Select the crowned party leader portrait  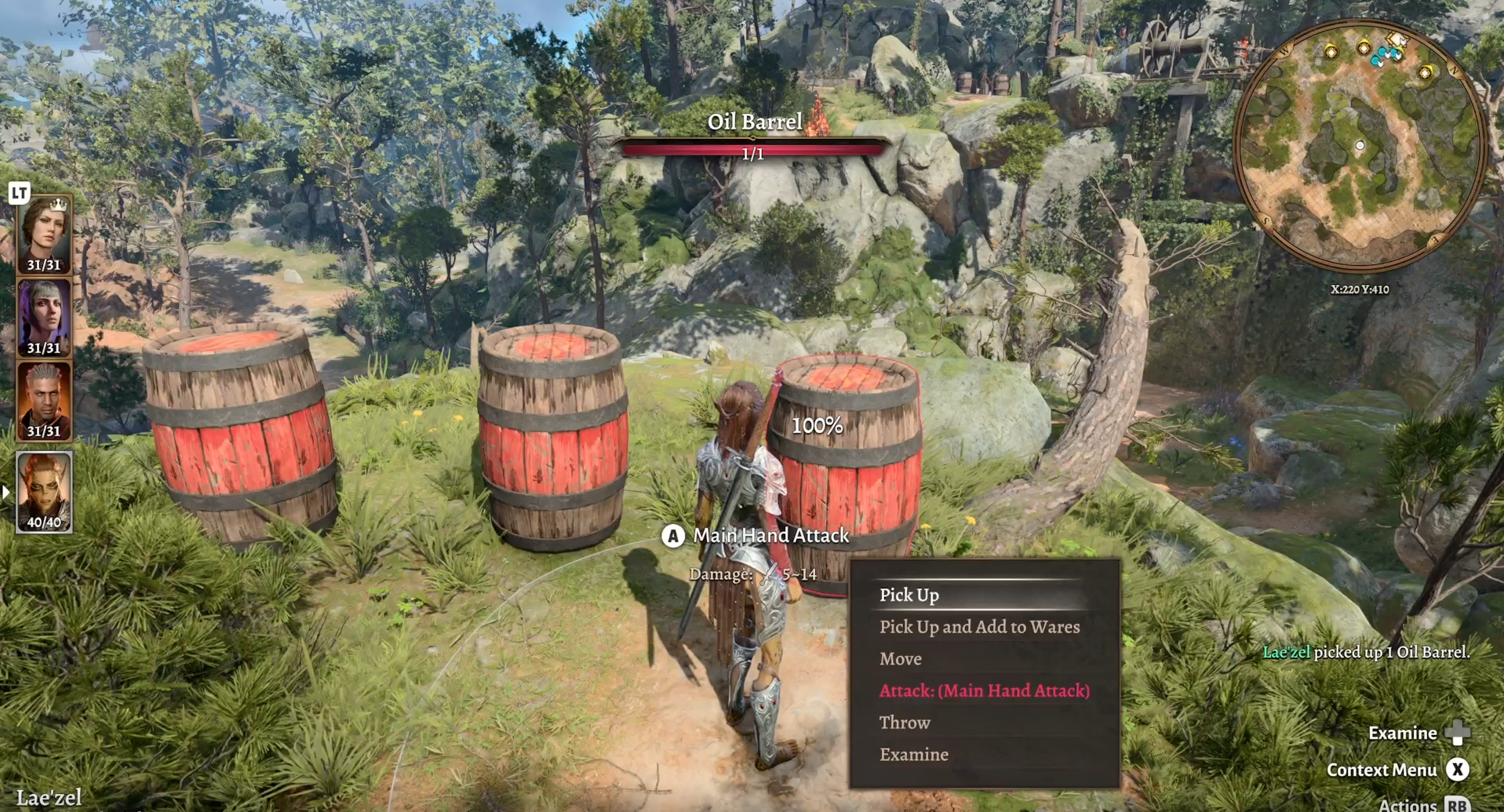[44, 234]
